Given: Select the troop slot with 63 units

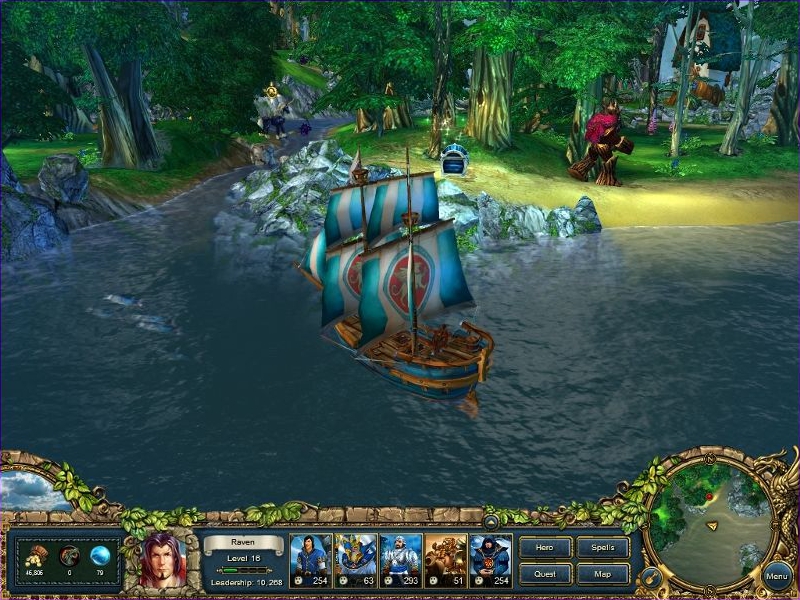Looking at the screenshot, I should click(x=355, y=560).
